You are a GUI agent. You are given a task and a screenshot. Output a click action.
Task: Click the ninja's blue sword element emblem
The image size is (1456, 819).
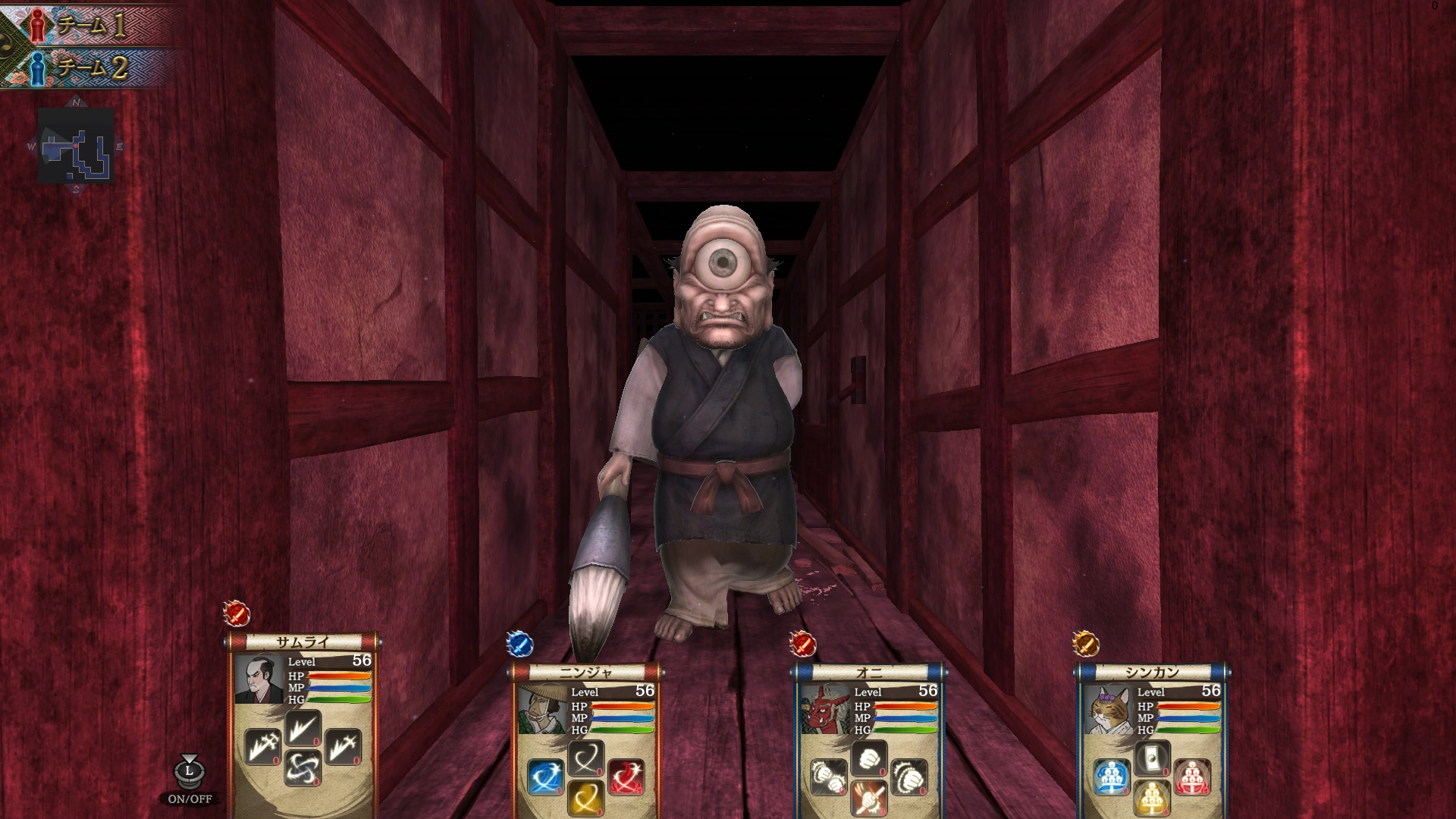click(x=520, y=645)
